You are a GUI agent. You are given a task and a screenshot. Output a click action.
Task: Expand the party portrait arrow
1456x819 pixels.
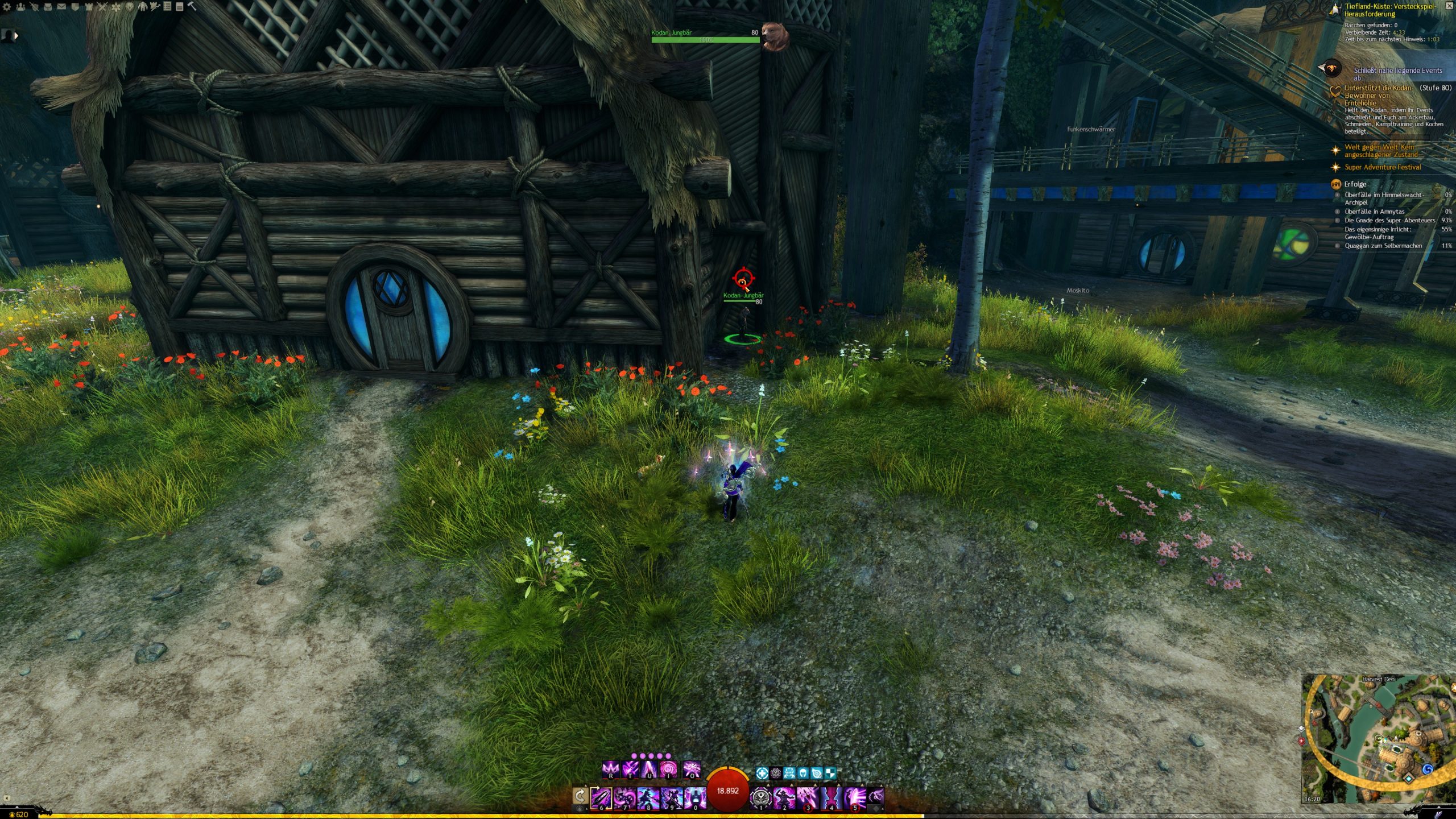point(16,35)
